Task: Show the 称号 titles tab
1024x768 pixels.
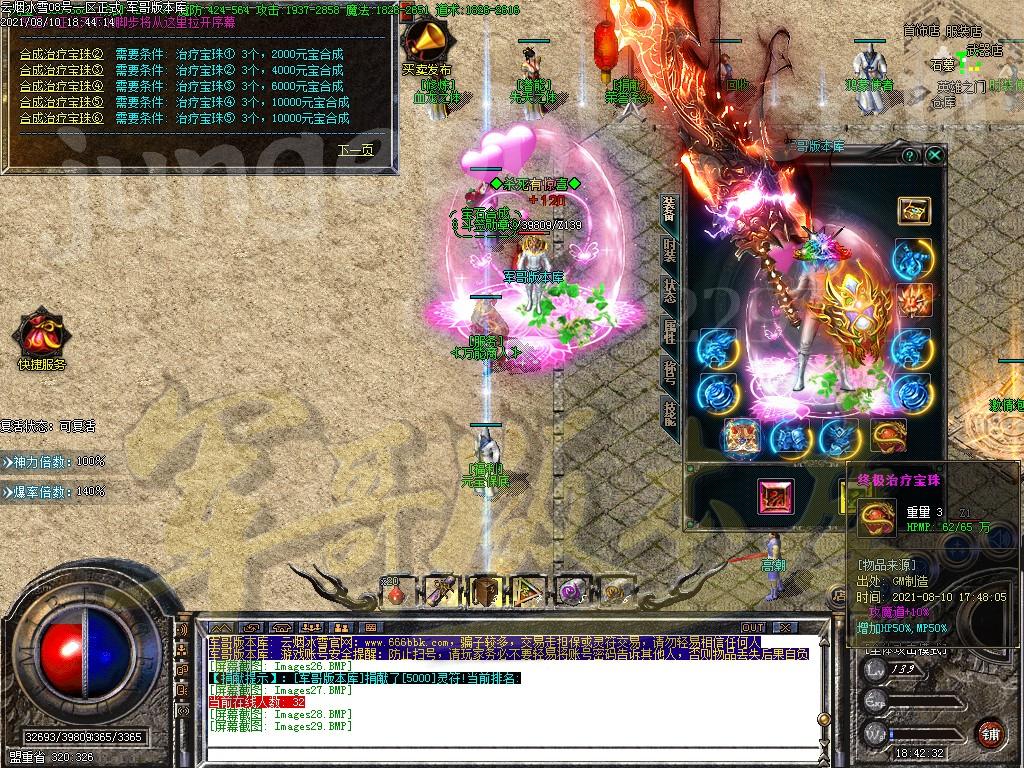Action: tap(668, 371)
